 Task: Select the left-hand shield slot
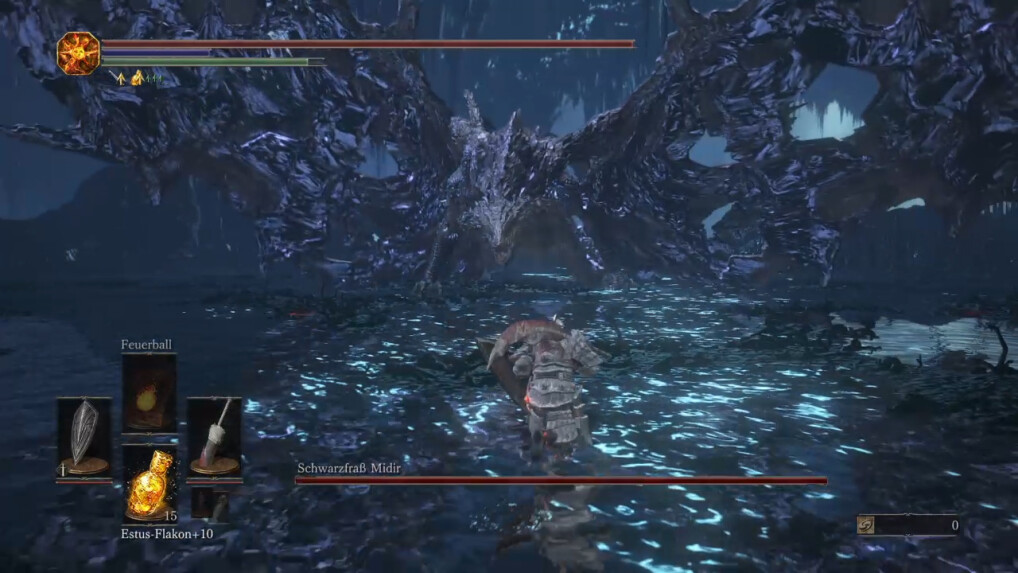pyautogui.click(x=84, y=437)
